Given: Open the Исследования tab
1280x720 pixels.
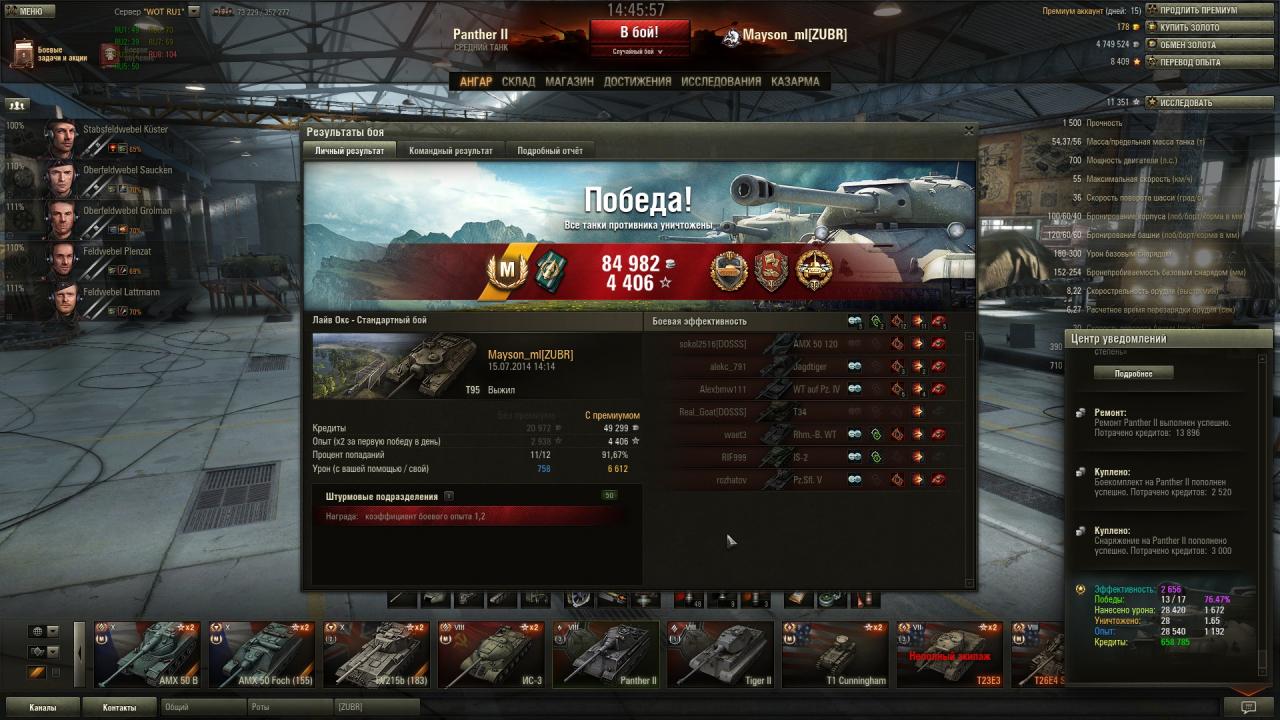Looking at the screenshot, I should (x=721, y=82).
